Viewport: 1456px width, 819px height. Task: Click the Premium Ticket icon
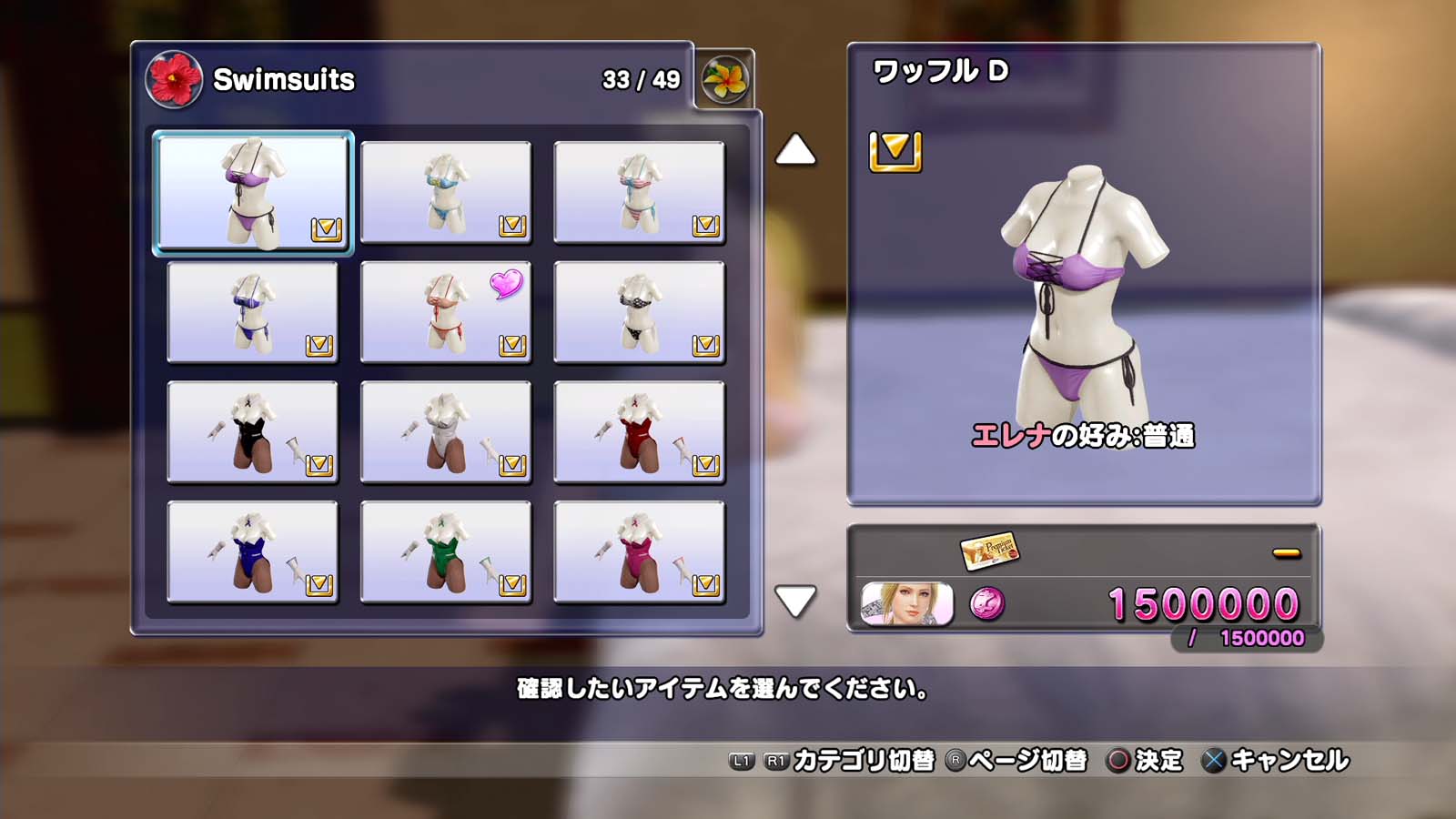coord(989,550)
